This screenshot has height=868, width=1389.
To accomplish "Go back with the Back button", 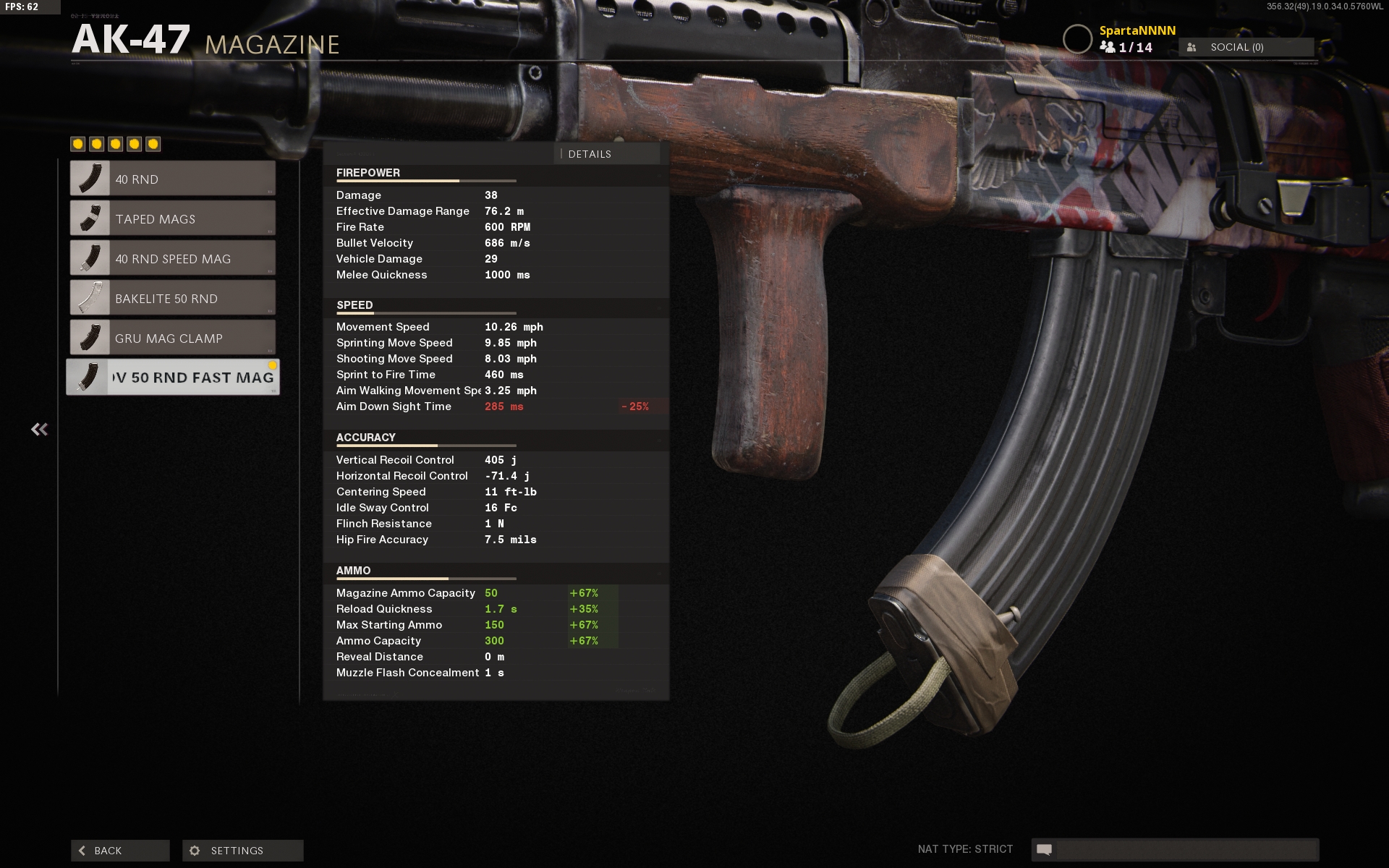I will 120,851.
